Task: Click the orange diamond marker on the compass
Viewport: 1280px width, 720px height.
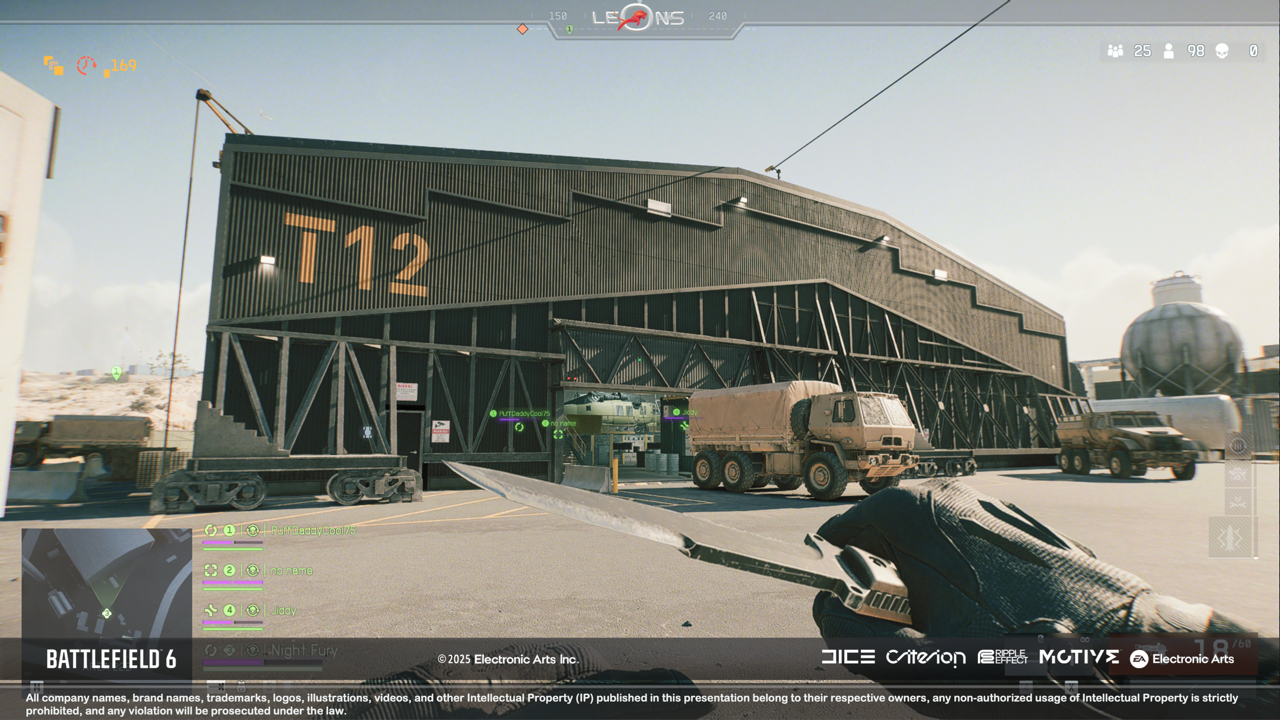Action: click(522, 29)
